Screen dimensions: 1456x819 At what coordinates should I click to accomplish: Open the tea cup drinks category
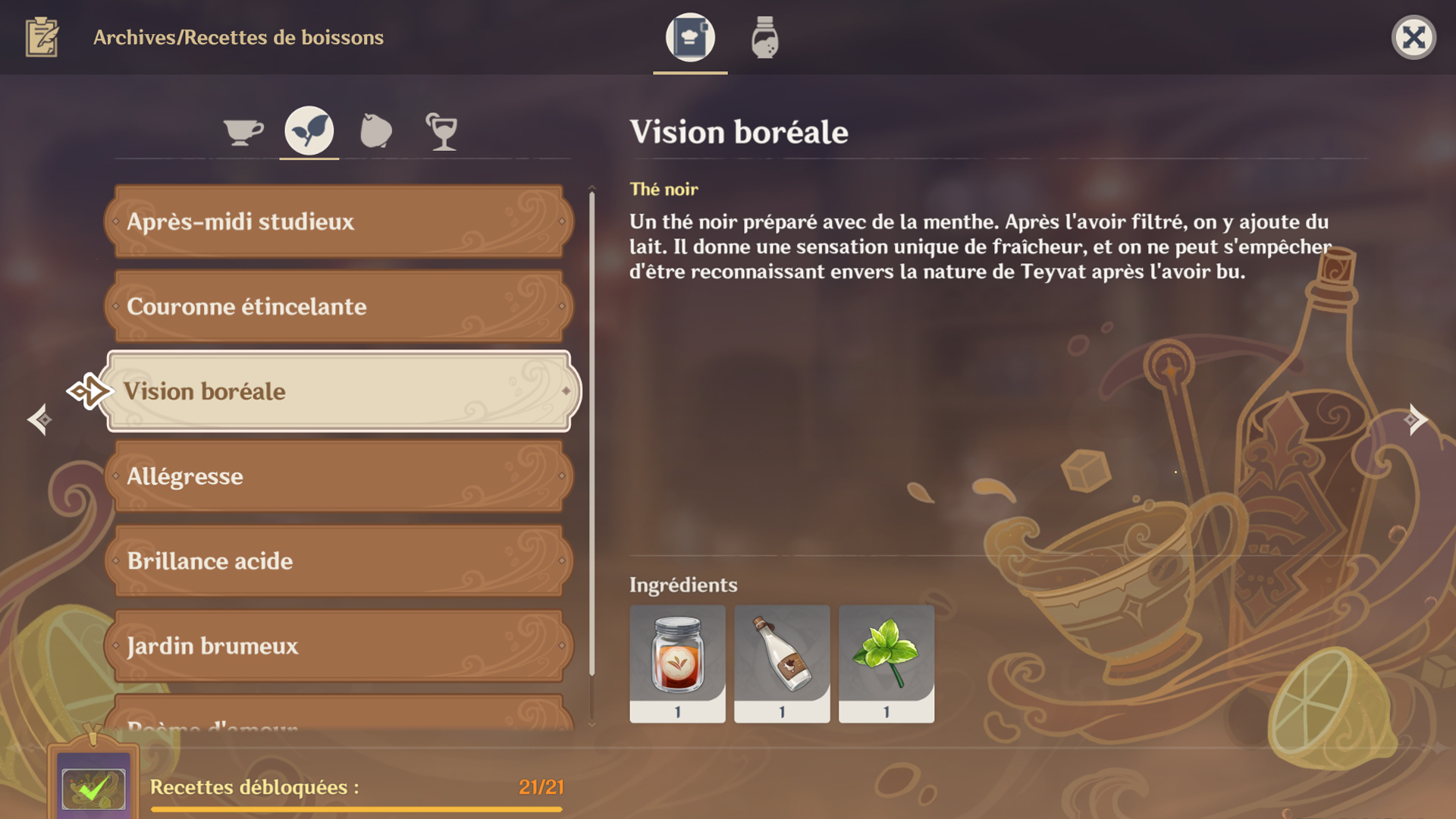point(241,130)
